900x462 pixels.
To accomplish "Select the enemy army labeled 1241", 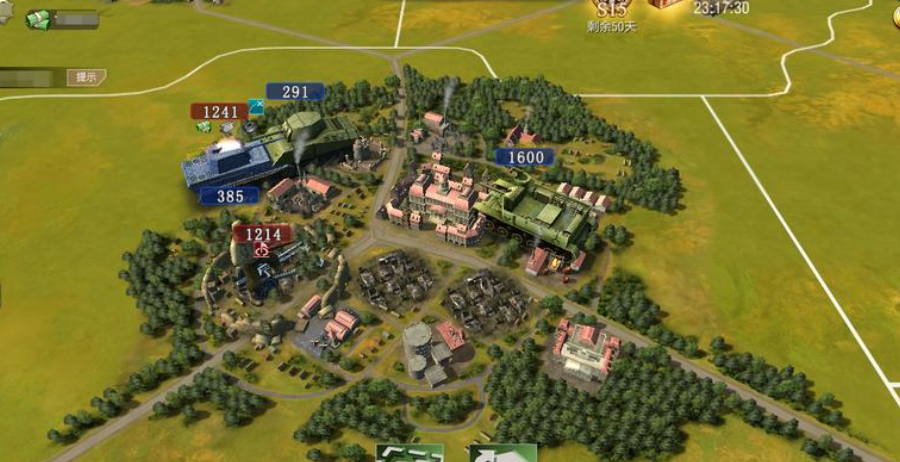I will (x=219, y=112).
